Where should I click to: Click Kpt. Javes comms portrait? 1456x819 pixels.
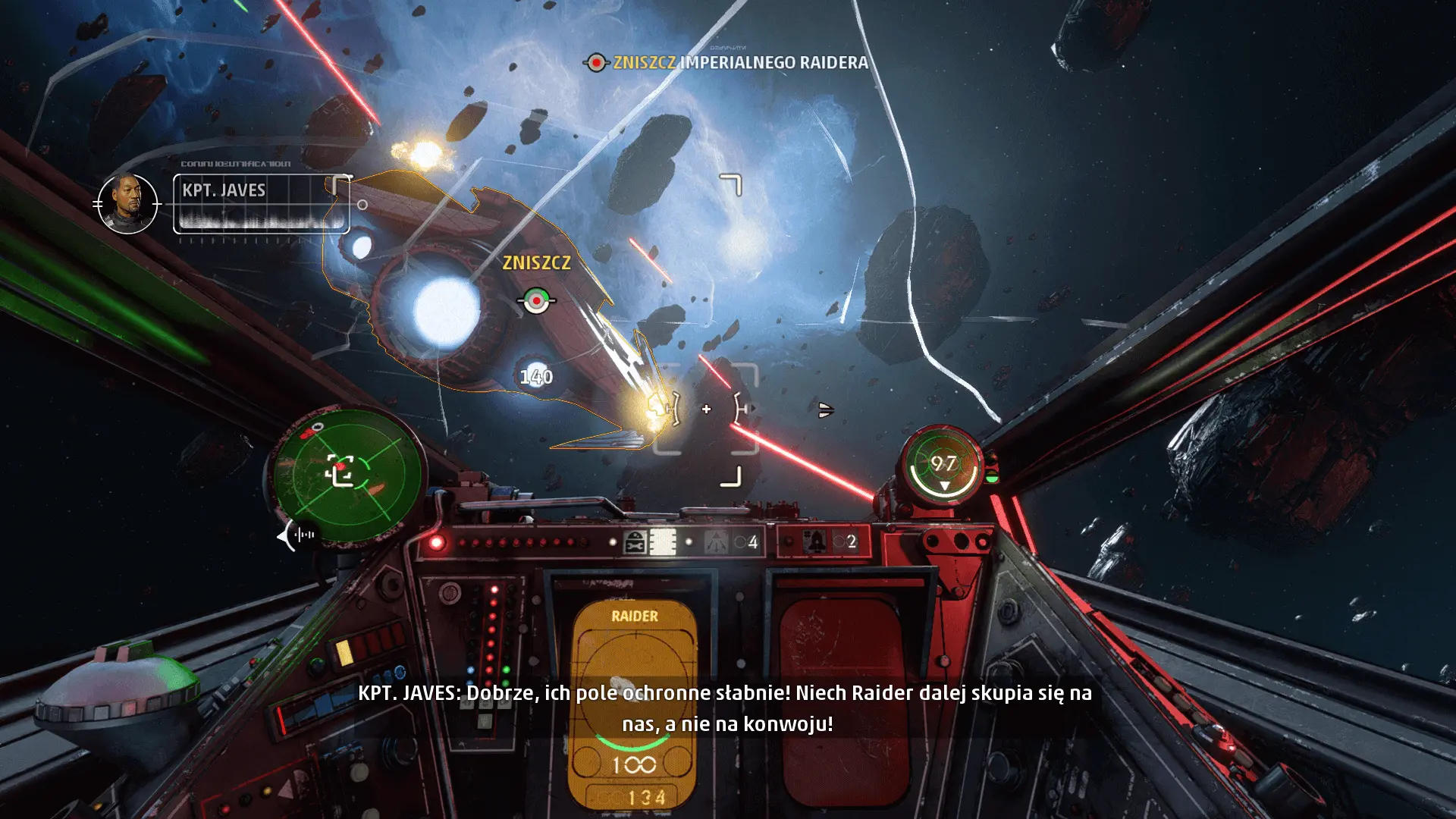point(127,203)
